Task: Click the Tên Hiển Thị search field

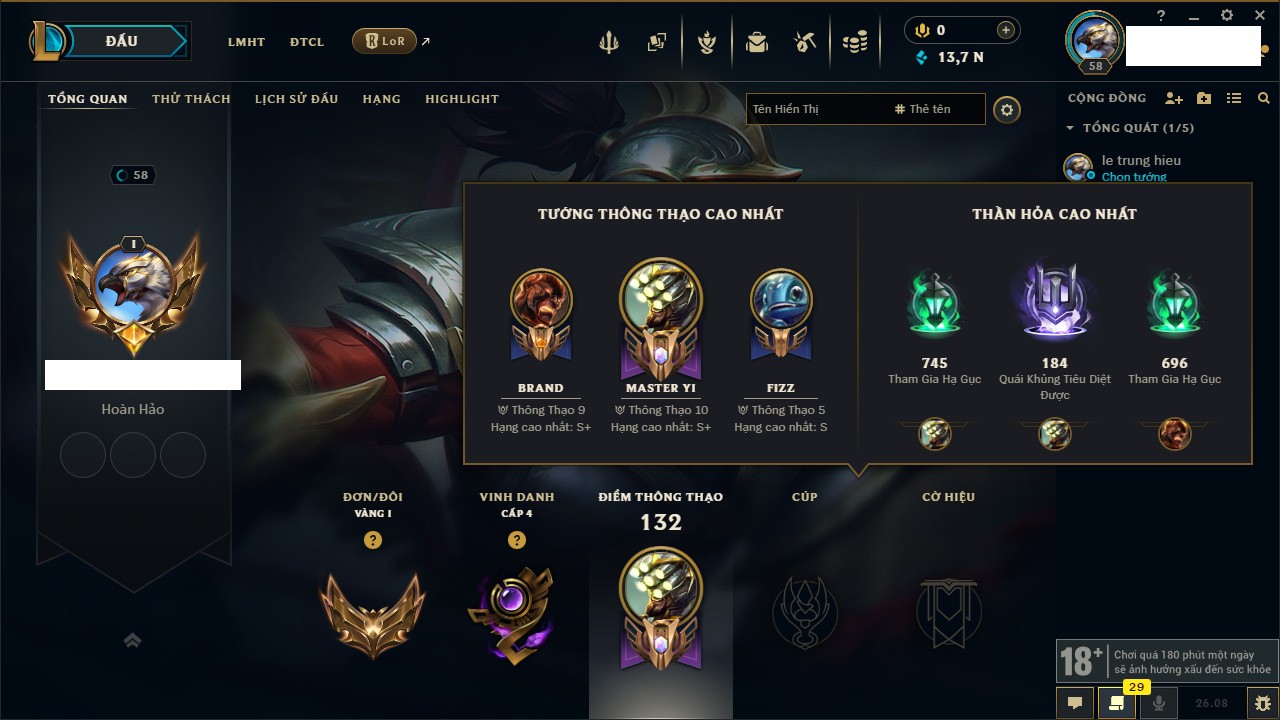Action: pos(815,109)
